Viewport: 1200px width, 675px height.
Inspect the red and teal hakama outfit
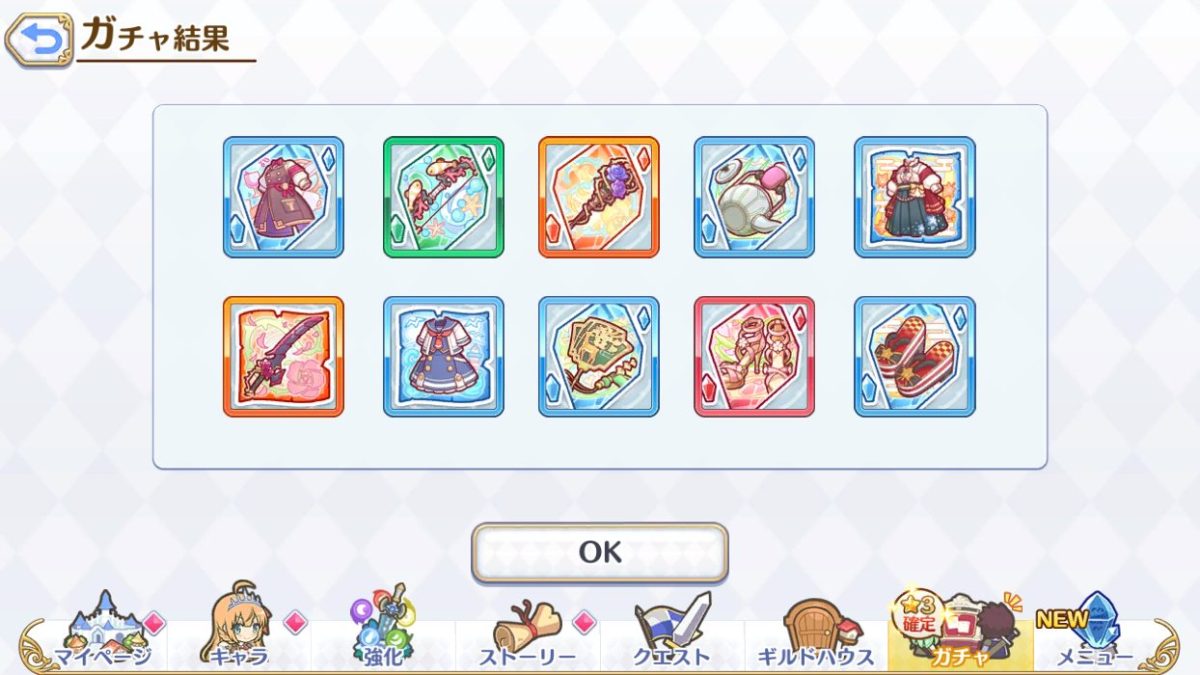click(x=914, y=197)
